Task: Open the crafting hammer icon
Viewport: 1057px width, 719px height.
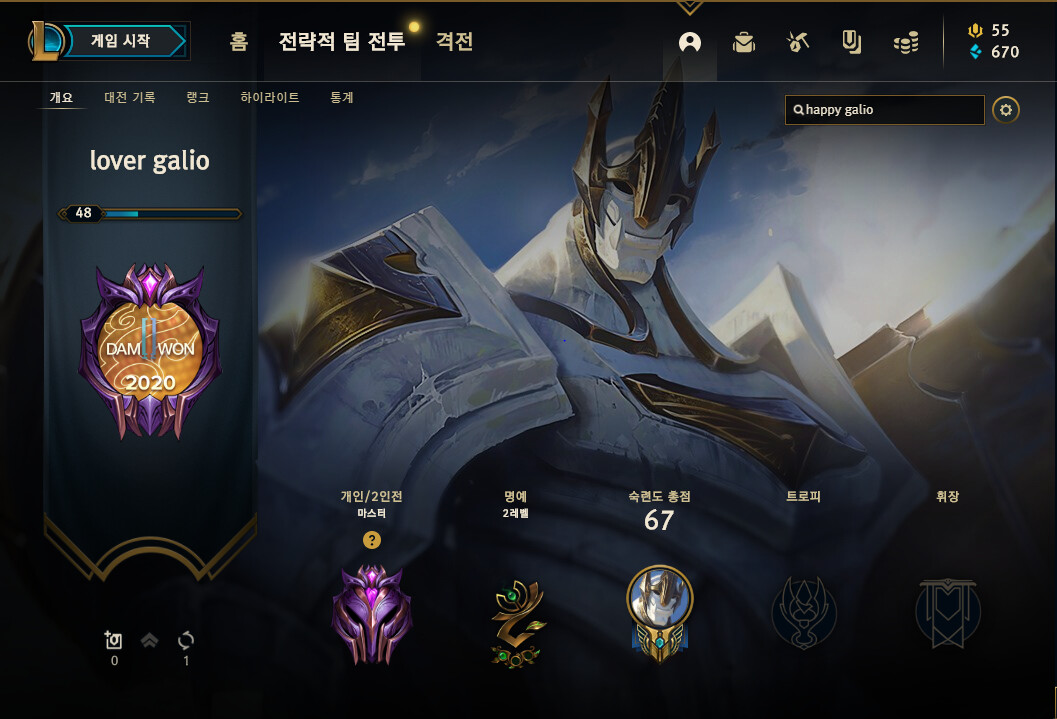Action: tap(797, 43)
